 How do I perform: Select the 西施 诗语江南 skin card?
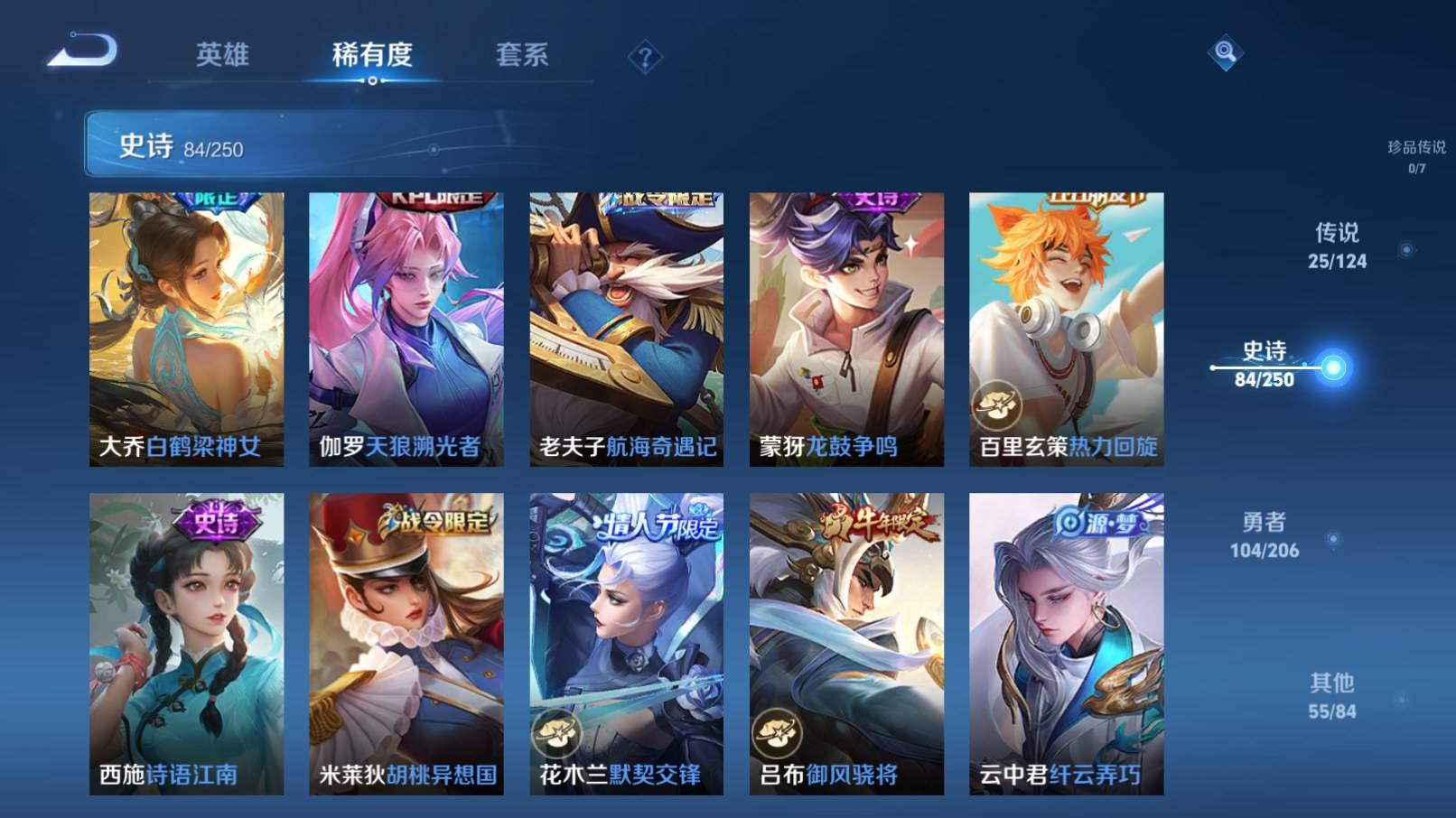point(186,644)
